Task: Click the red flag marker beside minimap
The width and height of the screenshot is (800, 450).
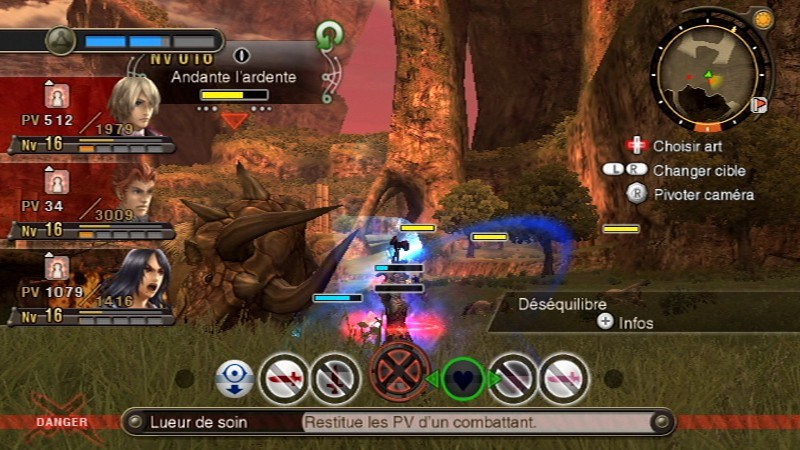Action: tap(759, 104)
